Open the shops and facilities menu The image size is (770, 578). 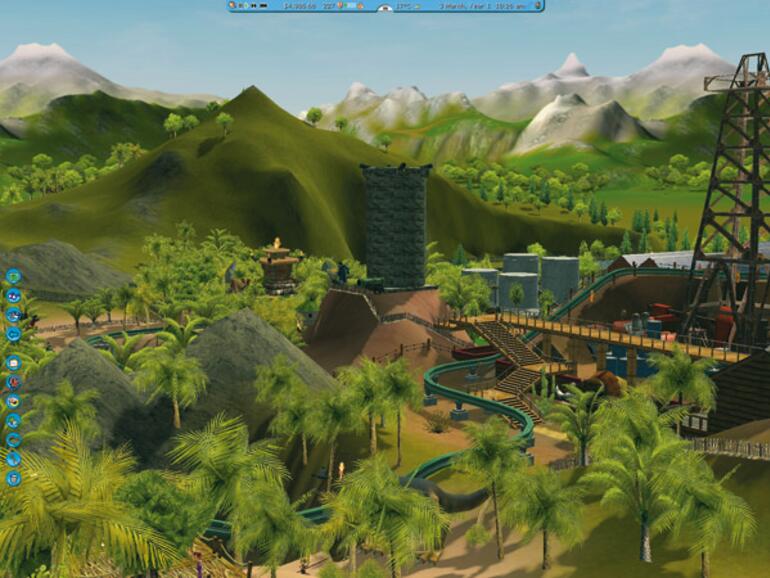[14, 399]
